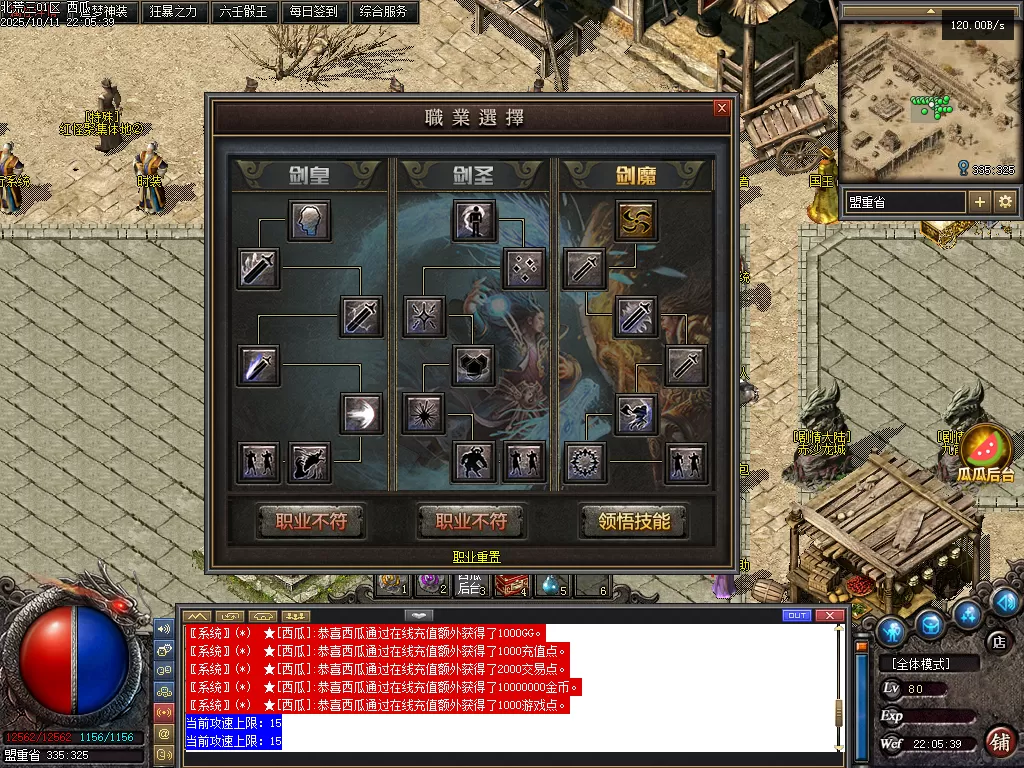This screenshot has width=1024, height=768.
Task: Select the swirl skill icon in 剑魔 tree
Action: tap(635, 221)
